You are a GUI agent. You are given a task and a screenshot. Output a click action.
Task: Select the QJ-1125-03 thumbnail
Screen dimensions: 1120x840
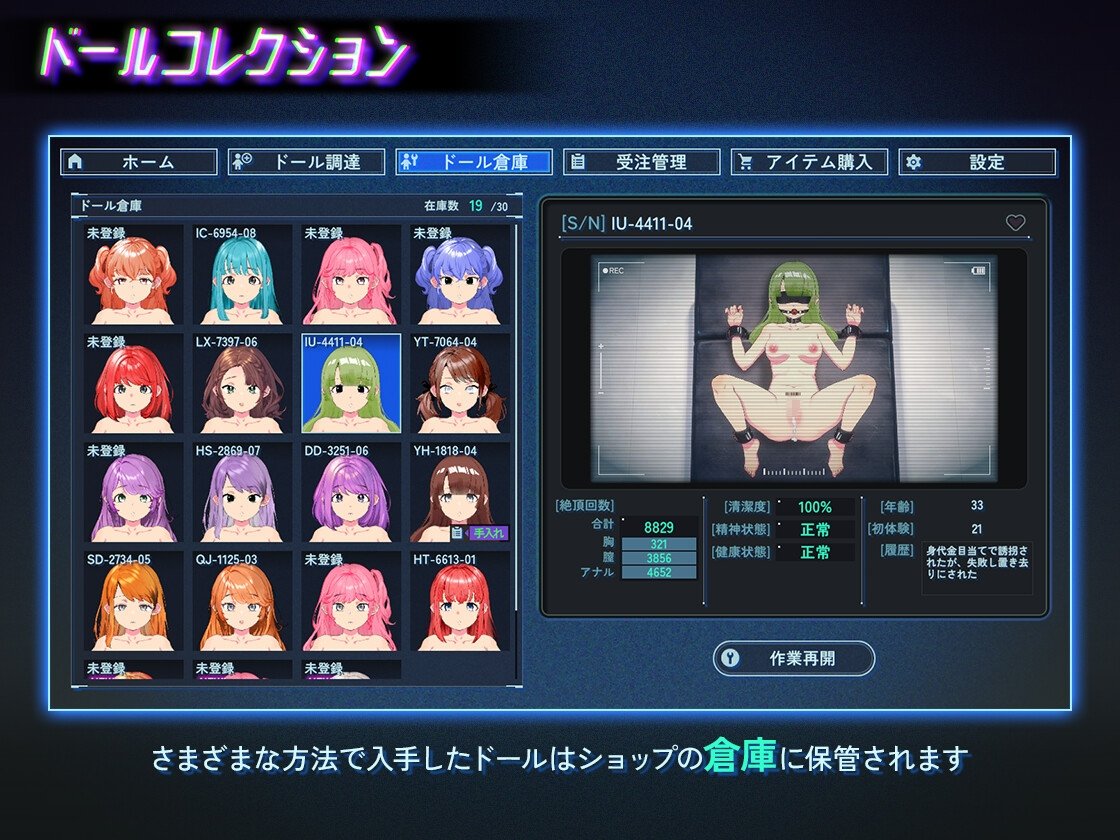[243, 603]
